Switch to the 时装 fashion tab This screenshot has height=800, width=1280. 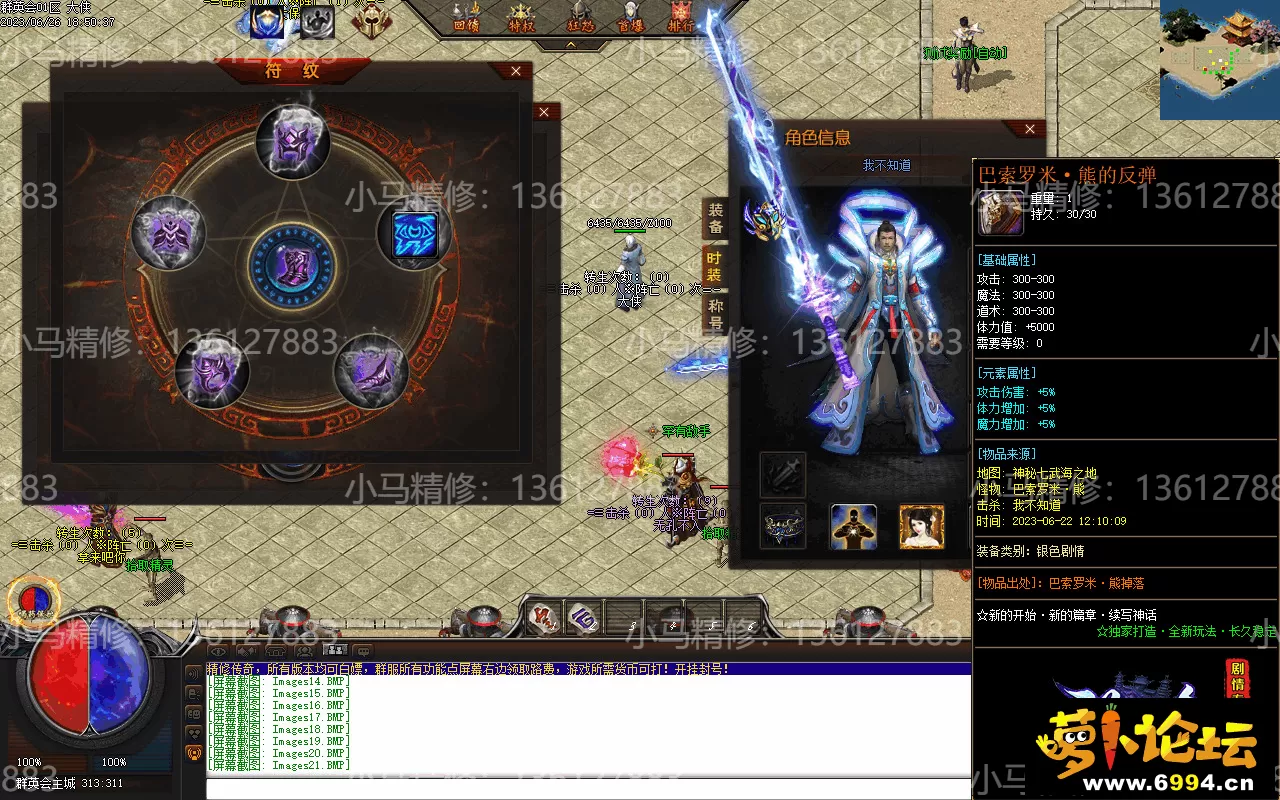tap(716, 266)
